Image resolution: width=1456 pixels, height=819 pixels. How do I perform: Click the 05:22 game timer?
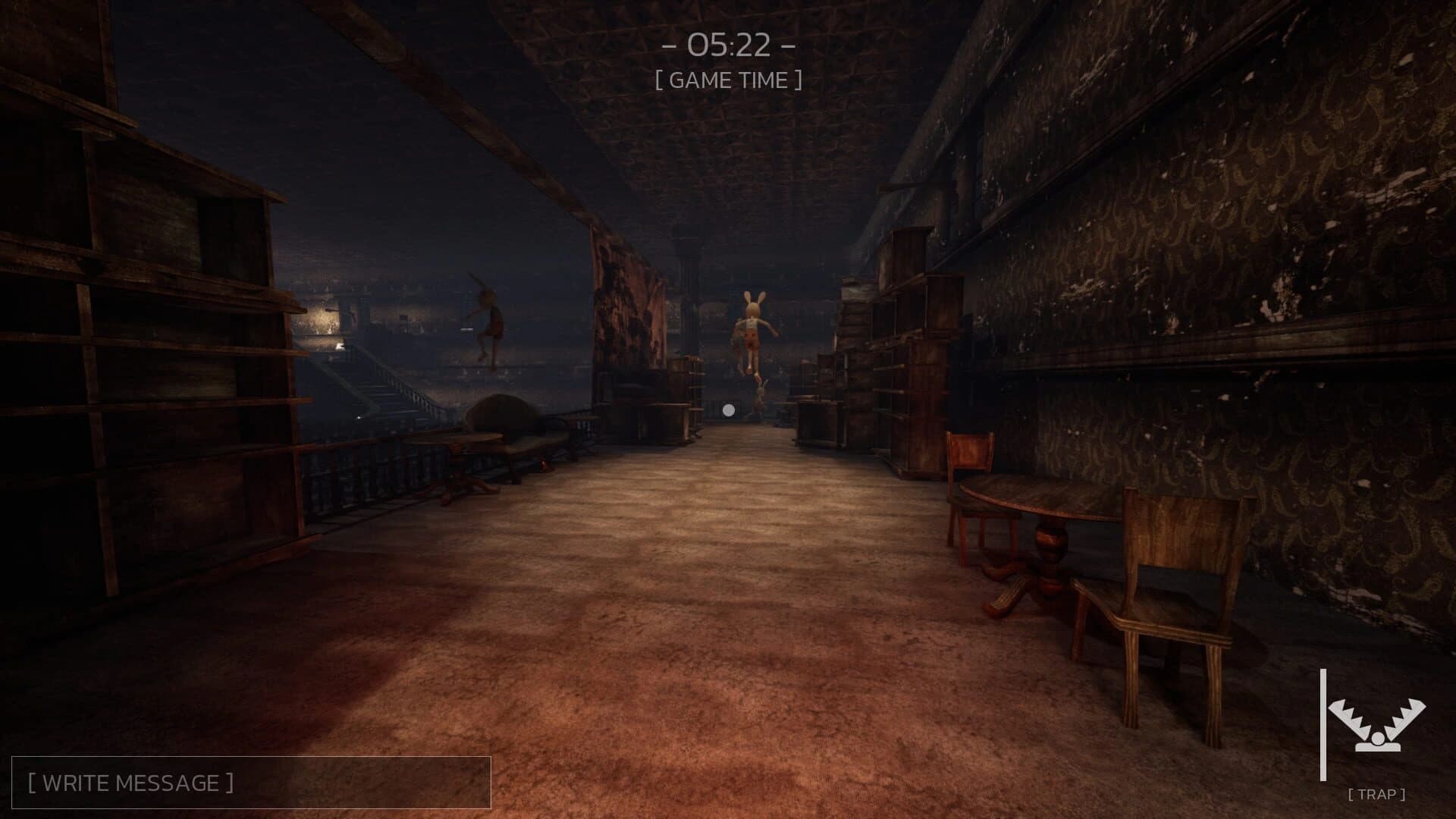[730, 44]
